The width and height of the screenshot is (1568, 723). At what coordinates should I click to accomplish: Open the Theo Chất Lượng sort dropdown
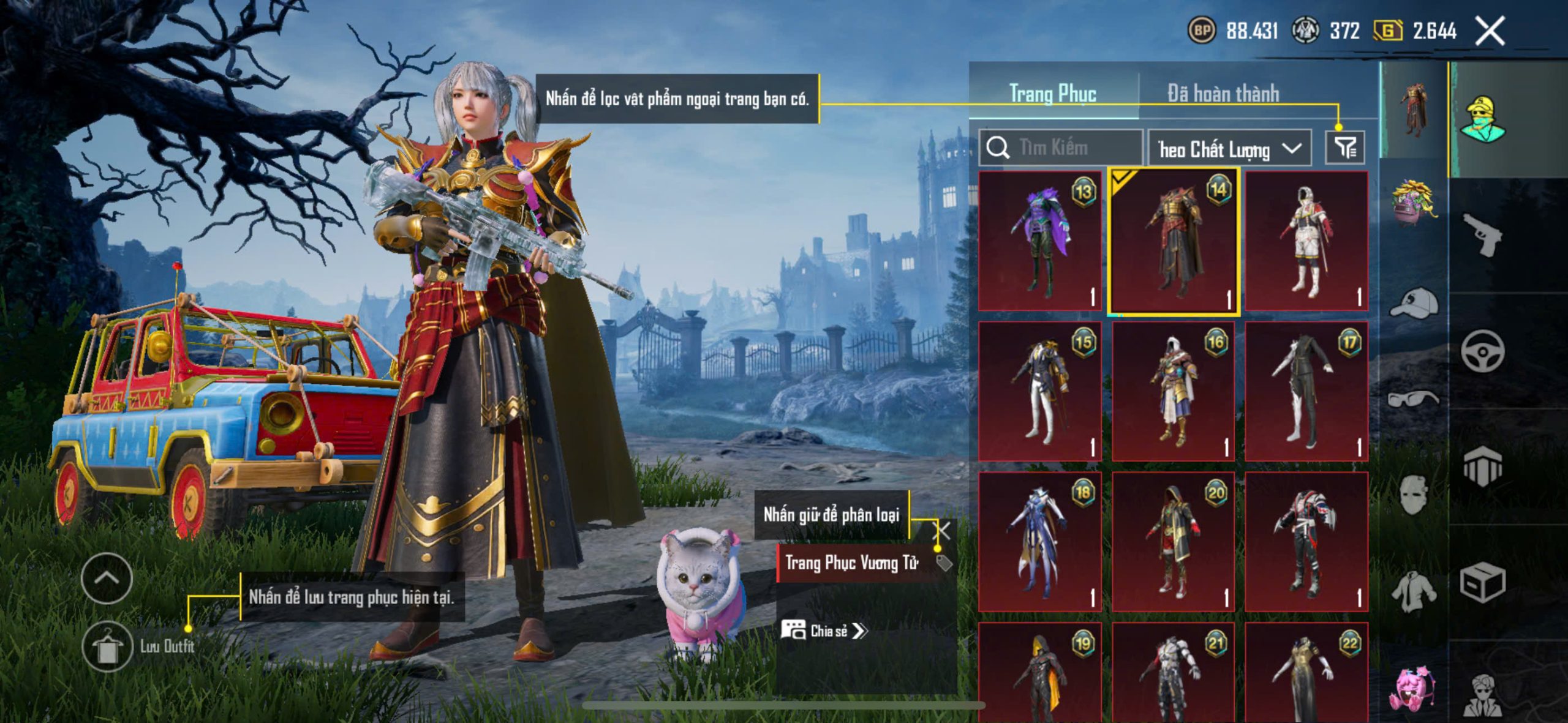(x=1229, y=149)
